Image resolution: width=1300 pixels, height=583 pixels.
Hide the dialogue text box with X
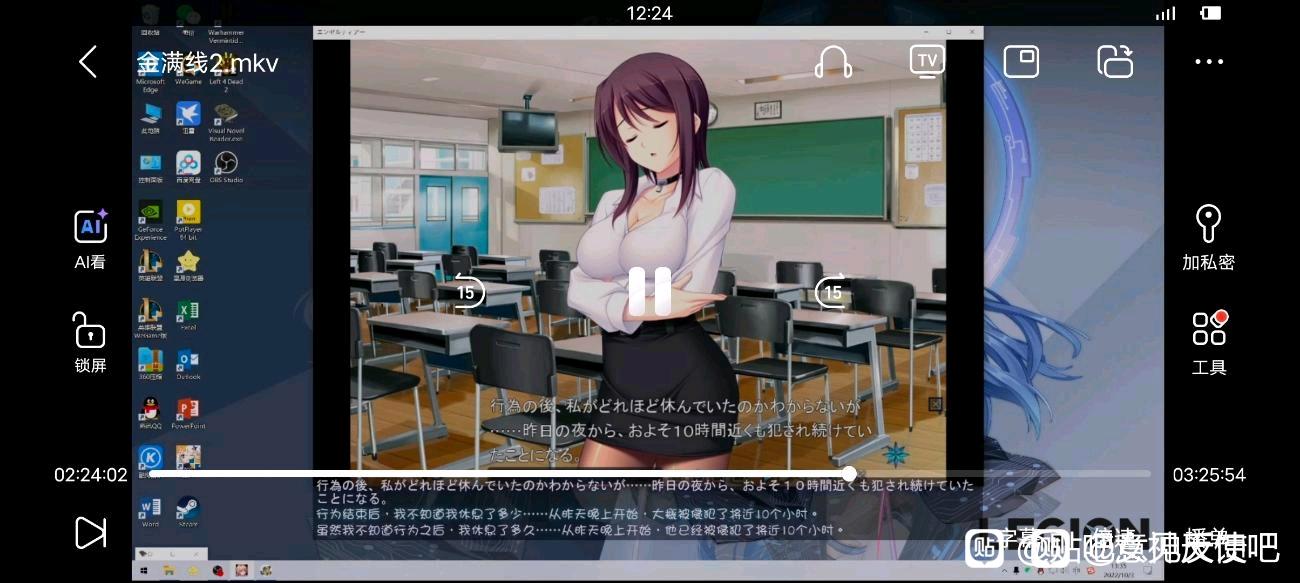pyautogui.click(x=935, y=405)
